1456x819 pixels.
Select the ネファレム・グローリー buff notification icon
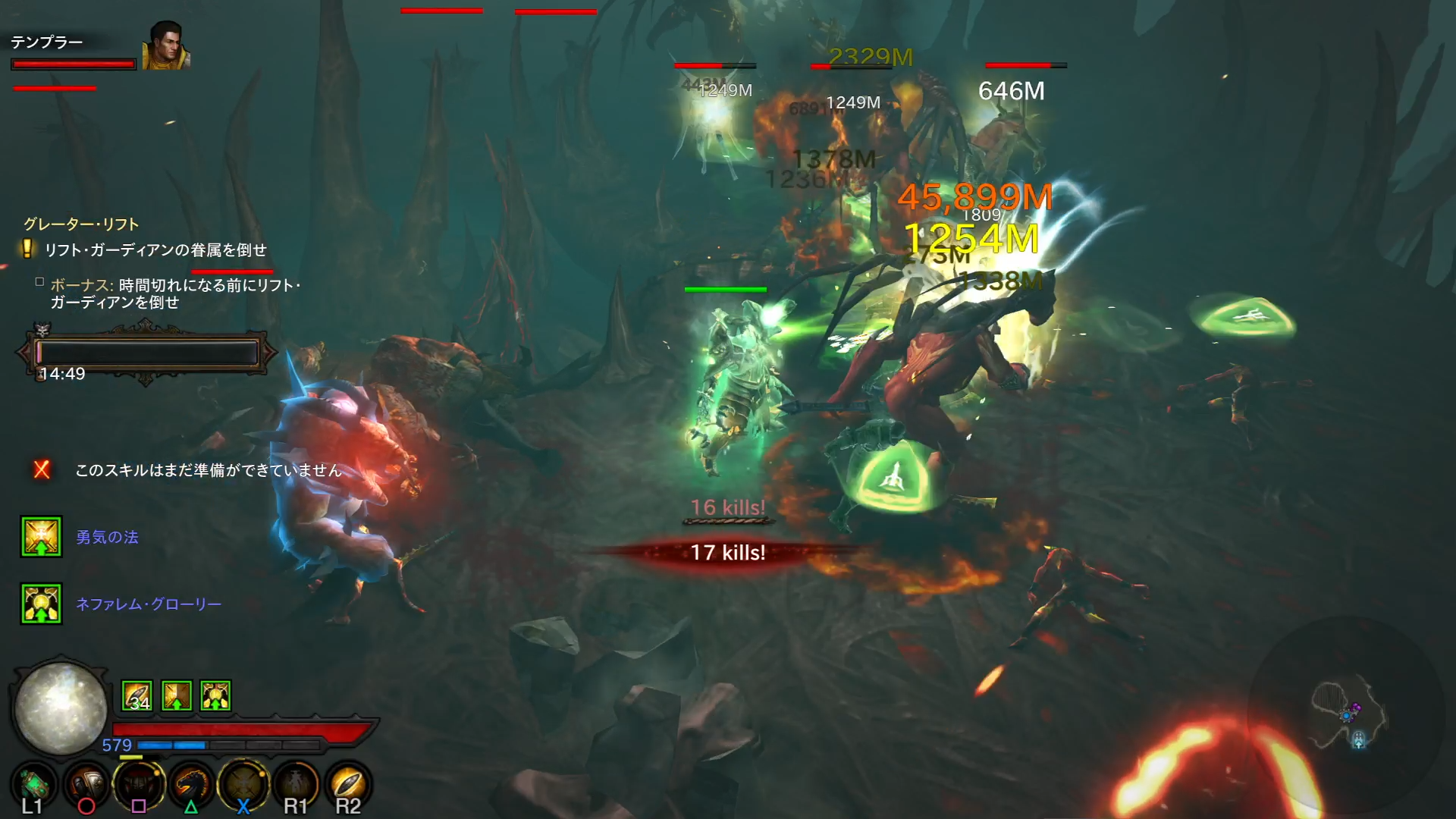click(41, 604)
